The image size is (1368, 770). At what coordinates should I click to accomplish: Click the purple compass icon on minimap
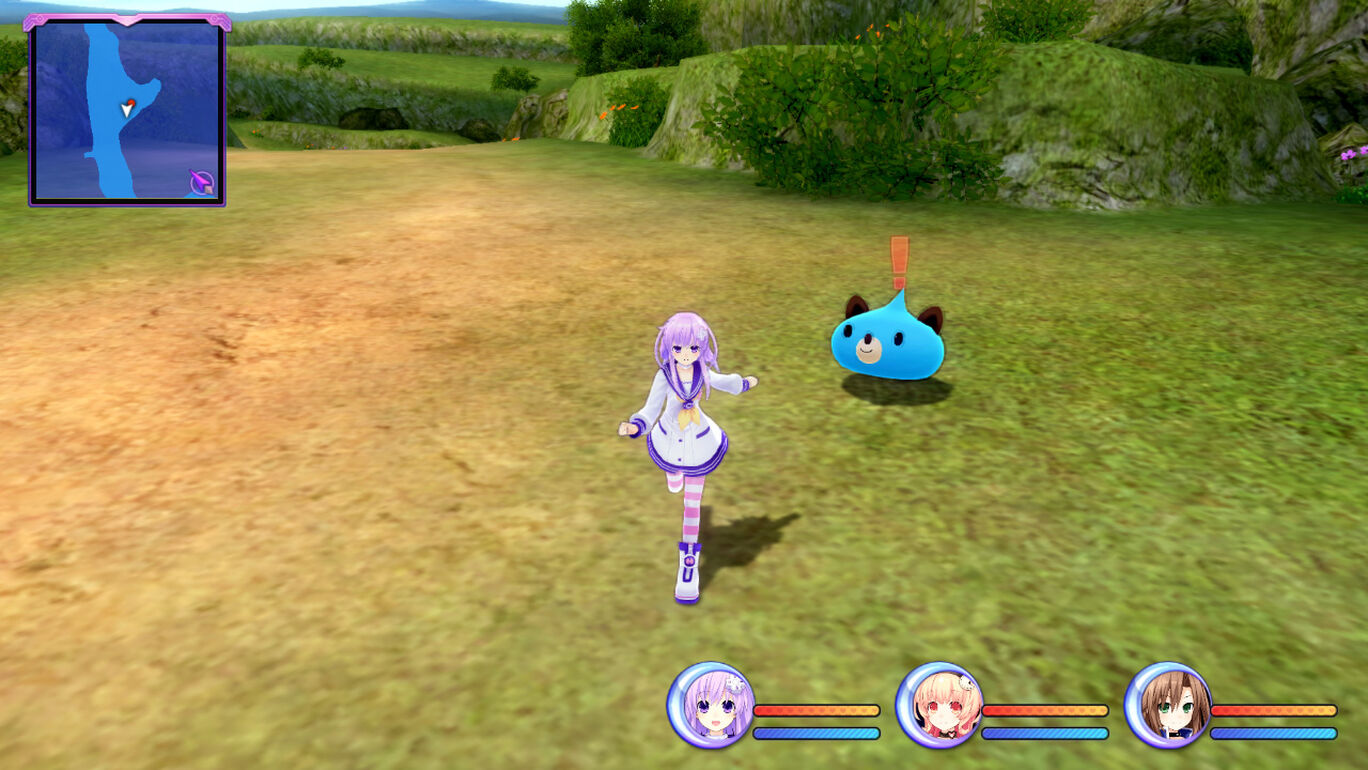202,183
